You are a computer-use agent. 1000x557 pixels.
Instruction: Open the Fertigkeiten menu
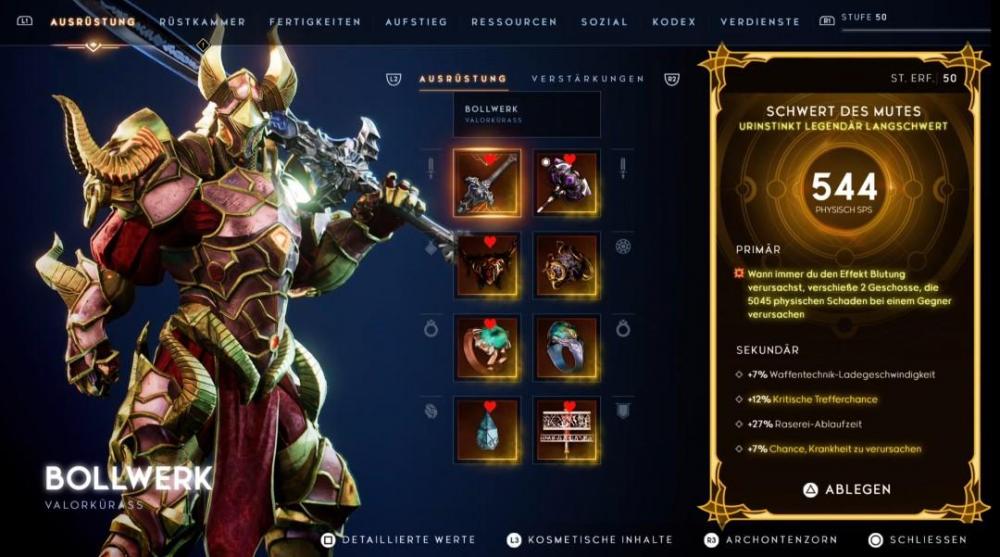point(315,21)
